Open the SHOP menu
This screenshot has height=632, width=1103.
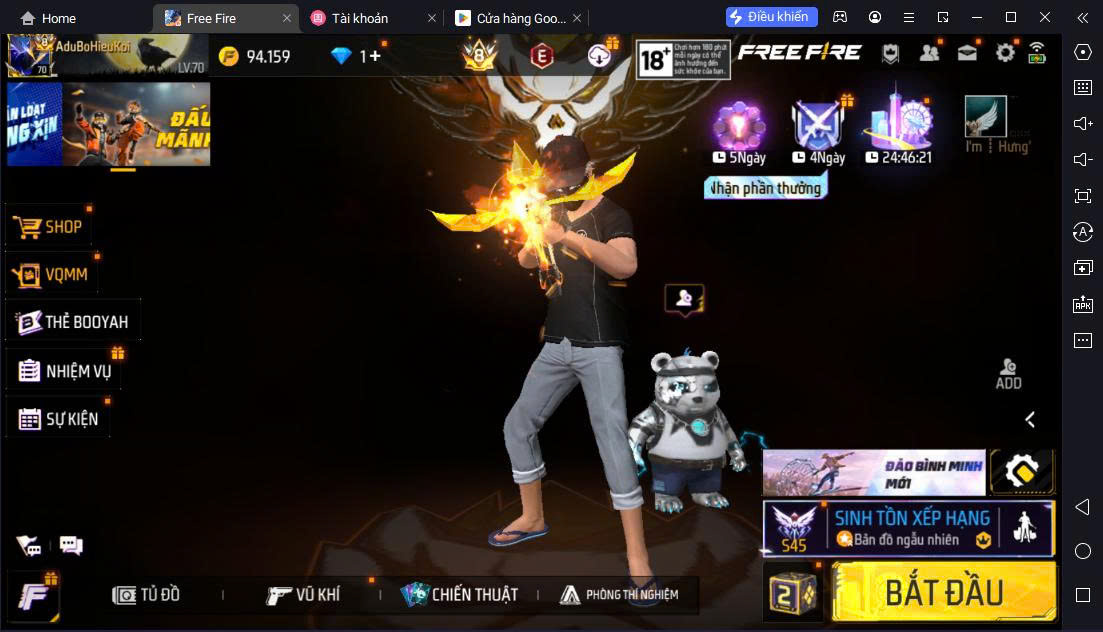(x=49, y=227)
